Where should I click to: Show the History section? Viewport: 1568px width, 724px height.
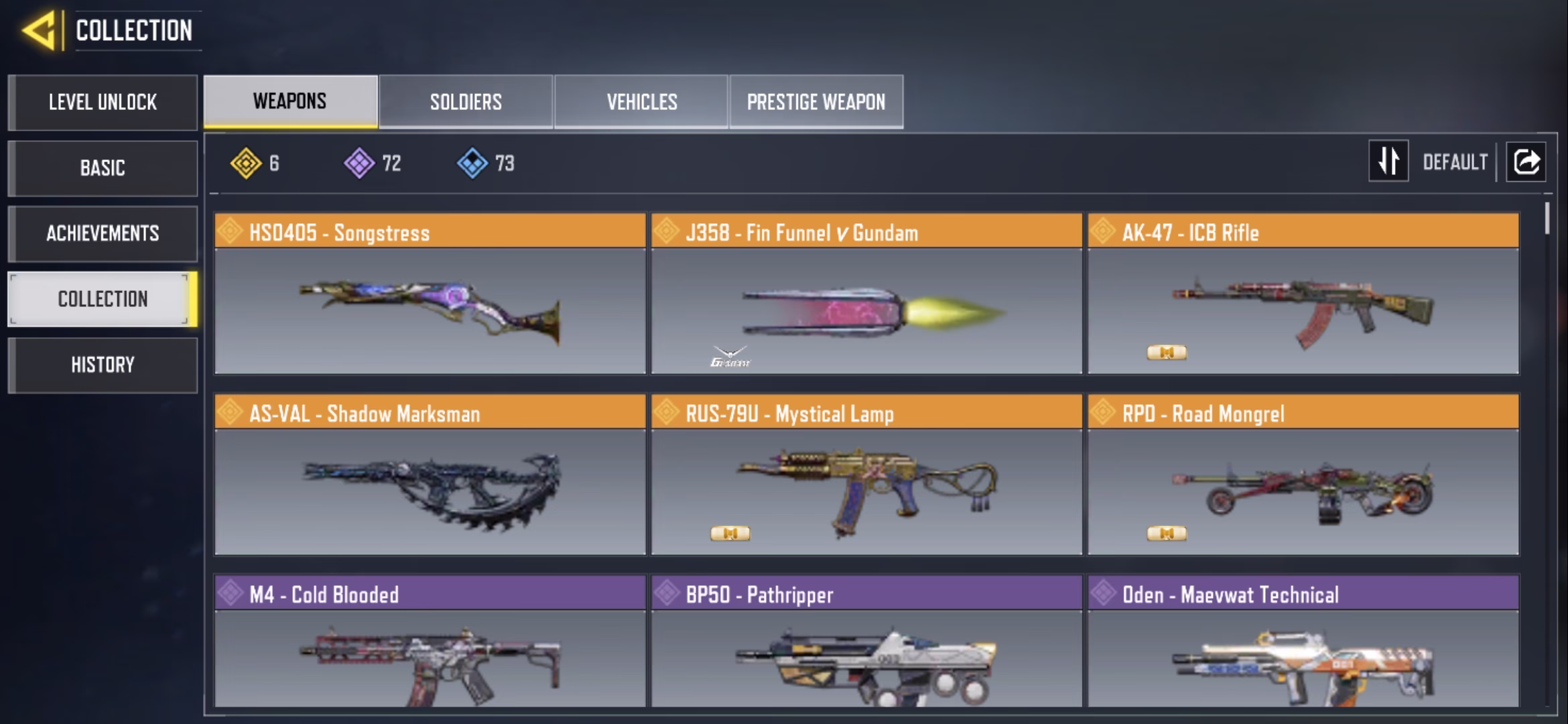coord(103,365)
